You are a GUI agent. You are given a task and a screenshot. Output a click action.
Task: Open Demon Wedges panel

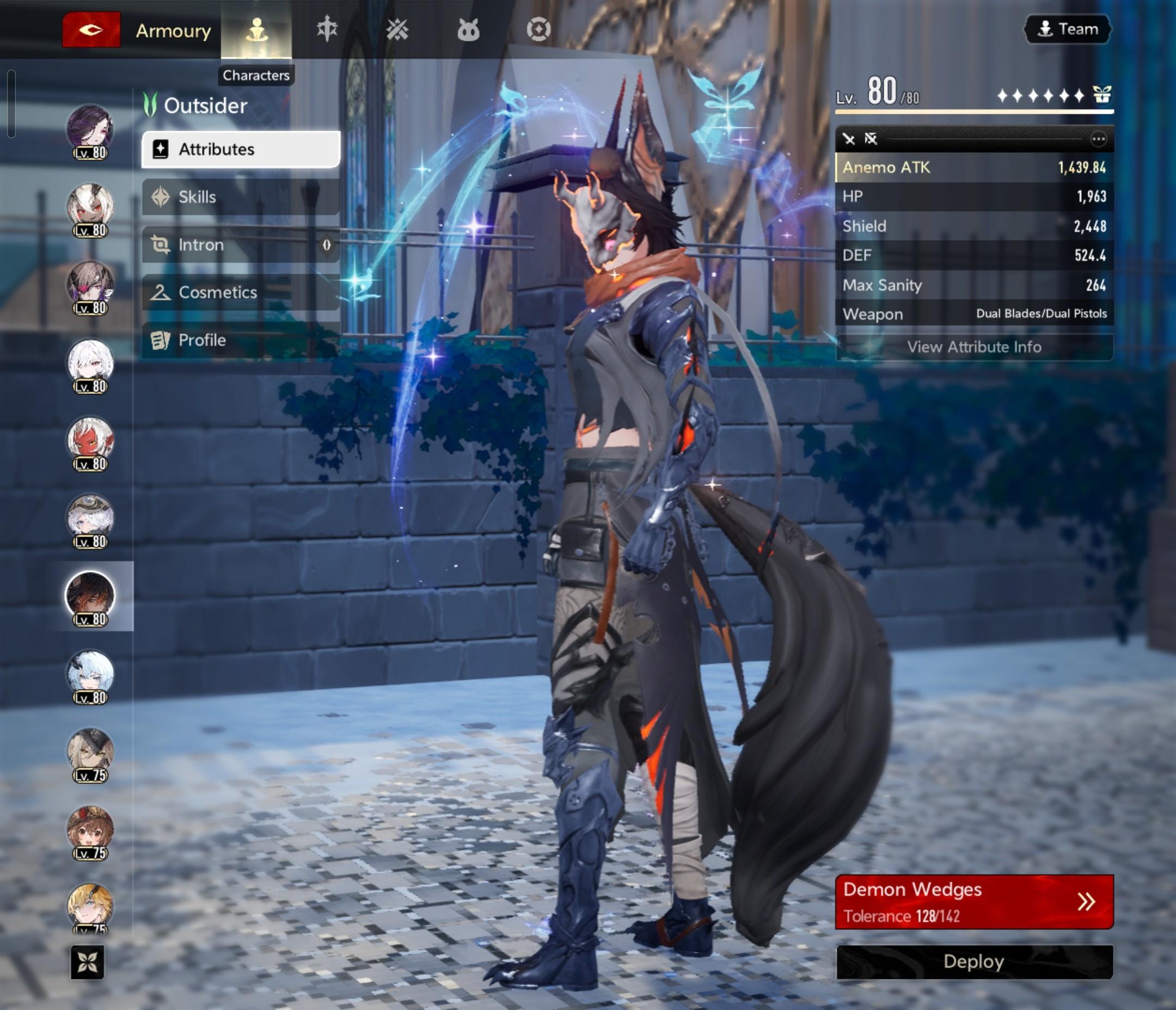click(974, 902)
